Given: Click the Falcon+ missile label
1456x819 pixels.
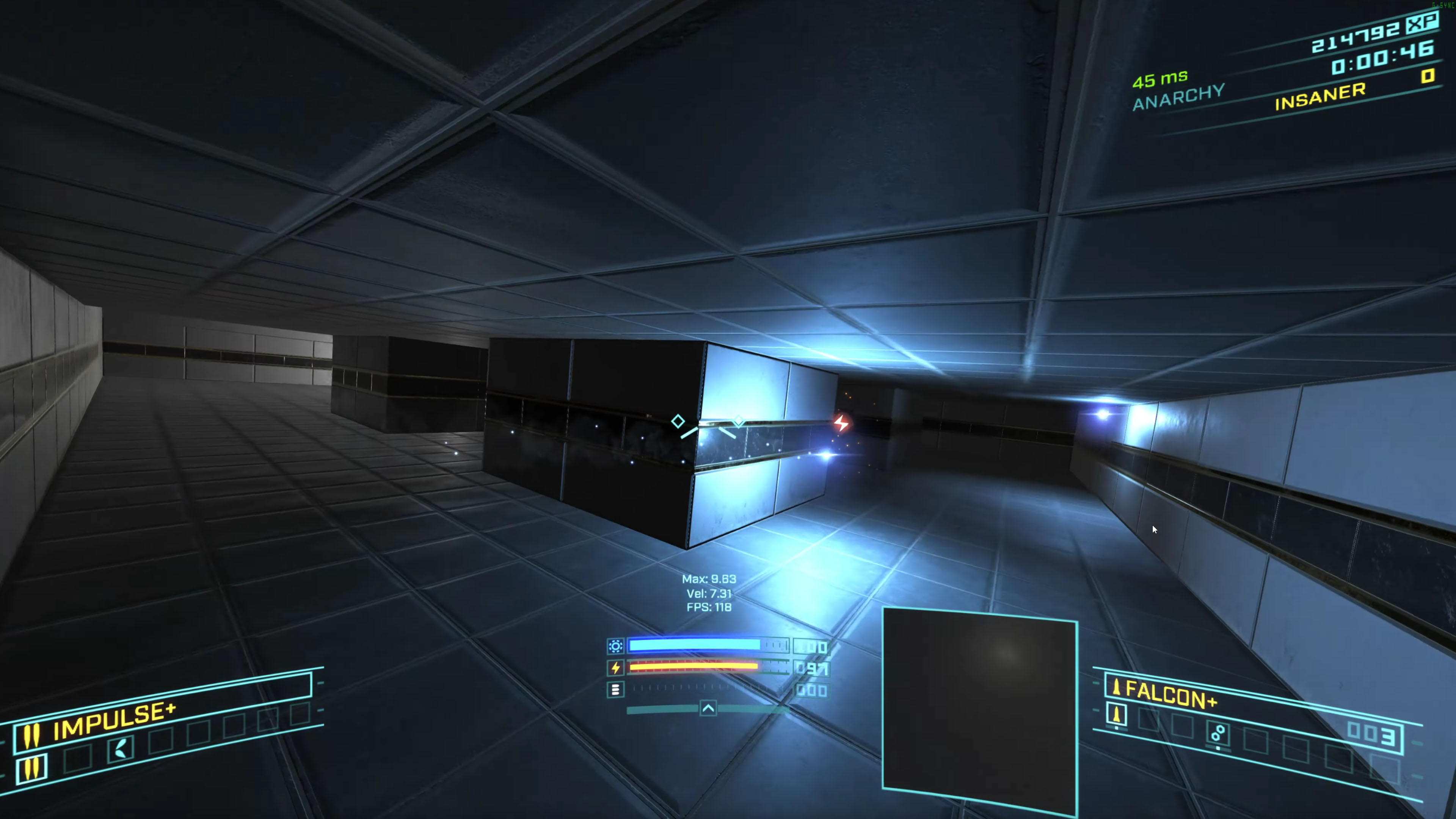Looking at the screenshot, I should [1170, 694].
